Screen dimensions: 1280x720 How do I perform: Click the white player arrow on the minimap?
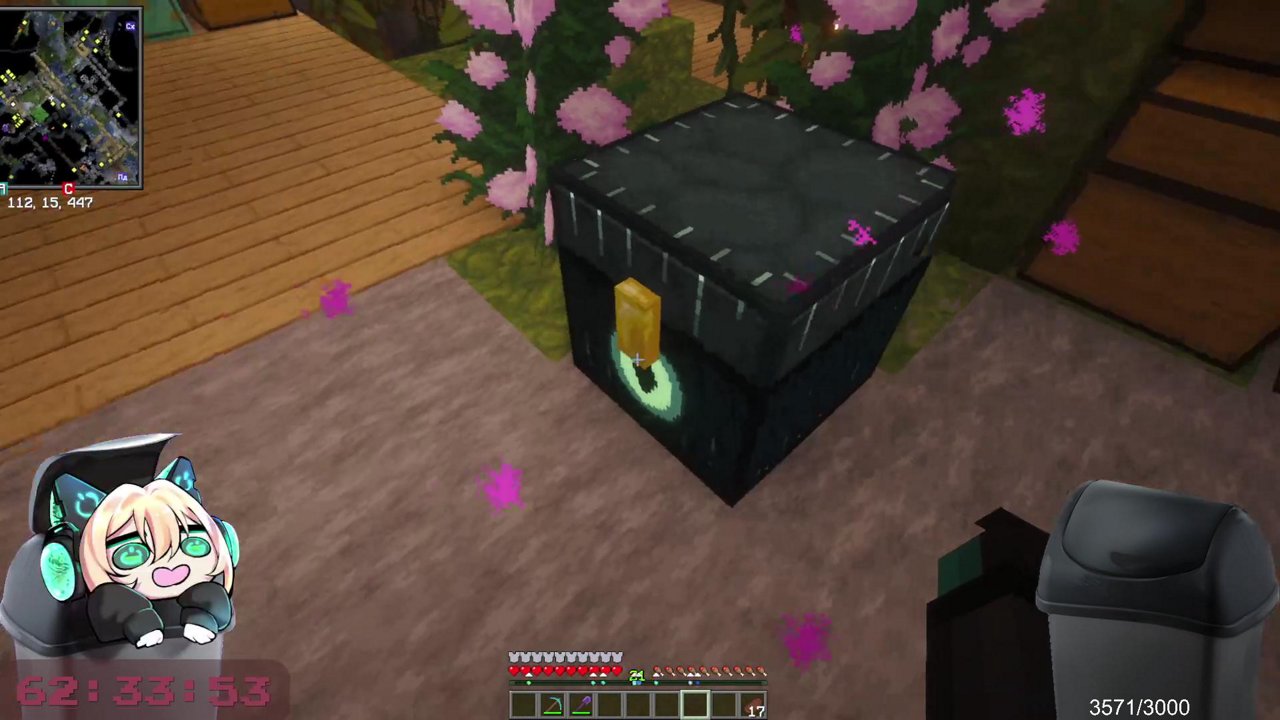(52, 99)
